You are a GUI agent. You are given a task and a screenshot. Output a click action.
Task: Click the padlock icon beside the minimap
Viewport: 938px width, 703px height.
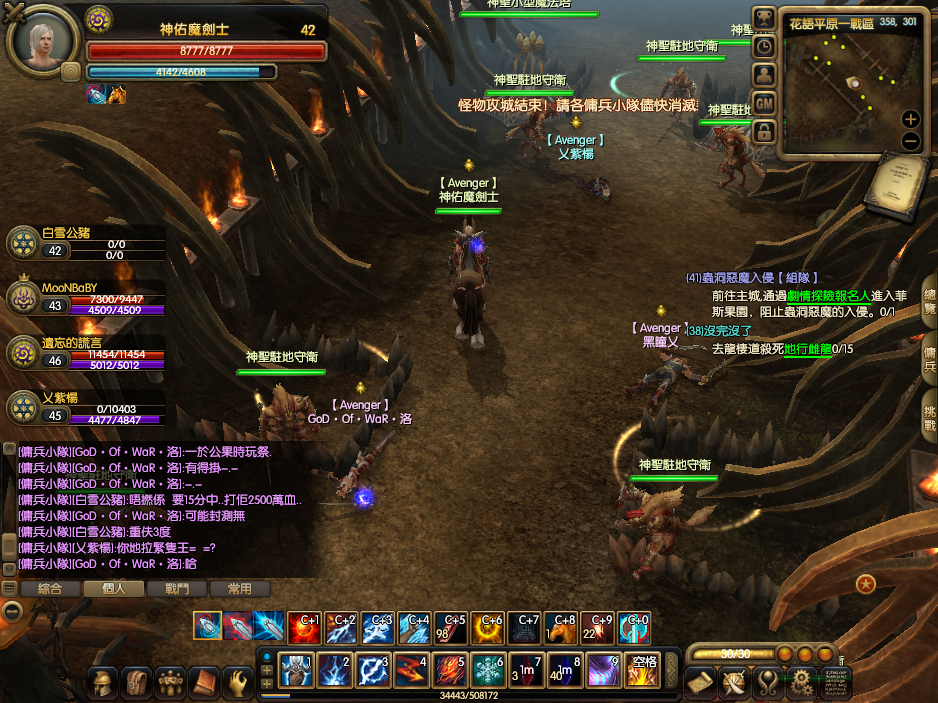click(764, 132)
